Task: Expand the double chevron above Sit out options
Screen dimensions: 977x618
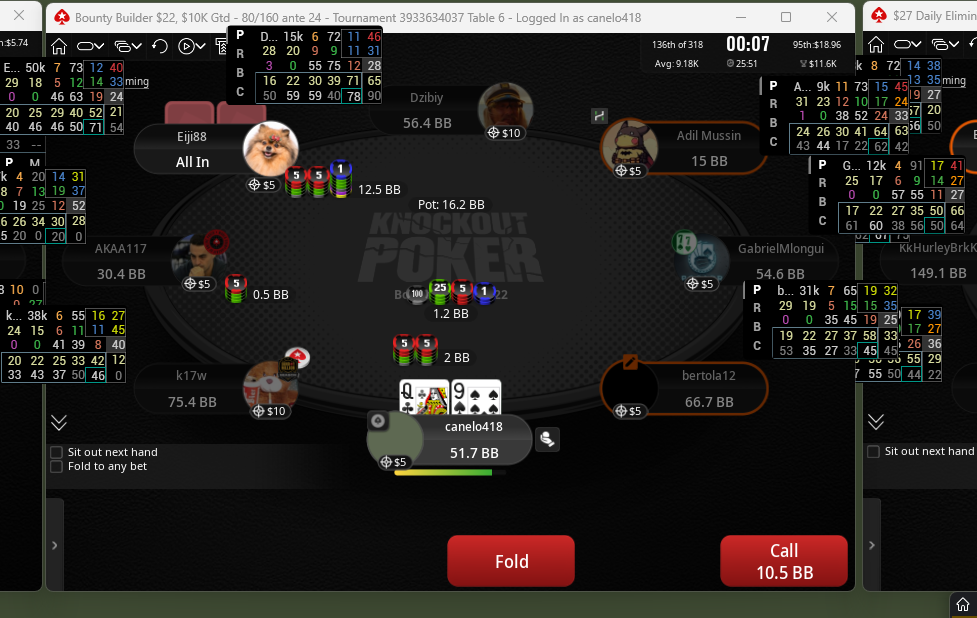Action: click(x=59, y=422)
